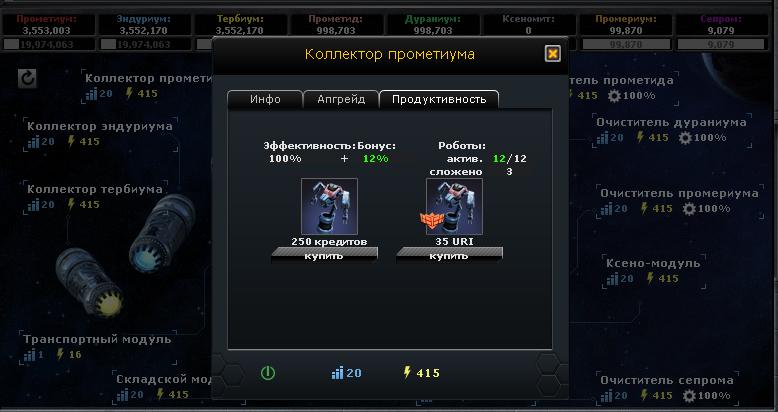Click the 35 URI robot image
The width and height of the screenshot is (778, 412).
tap(454, 207)
